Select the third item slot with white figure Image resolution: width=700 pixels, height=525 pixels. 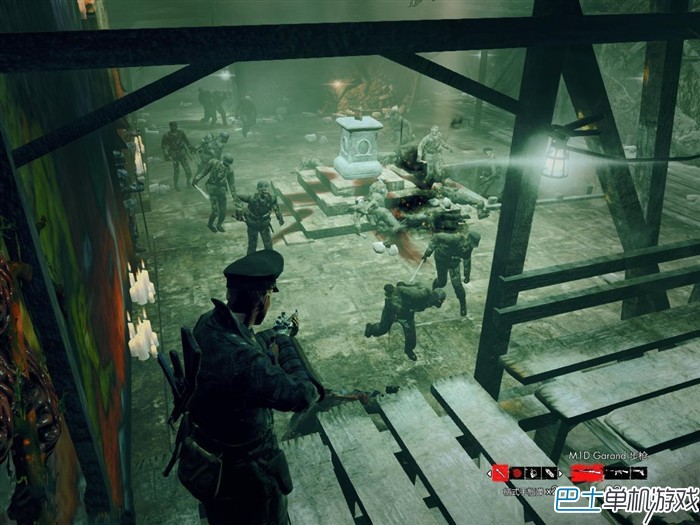click(533, 472)
